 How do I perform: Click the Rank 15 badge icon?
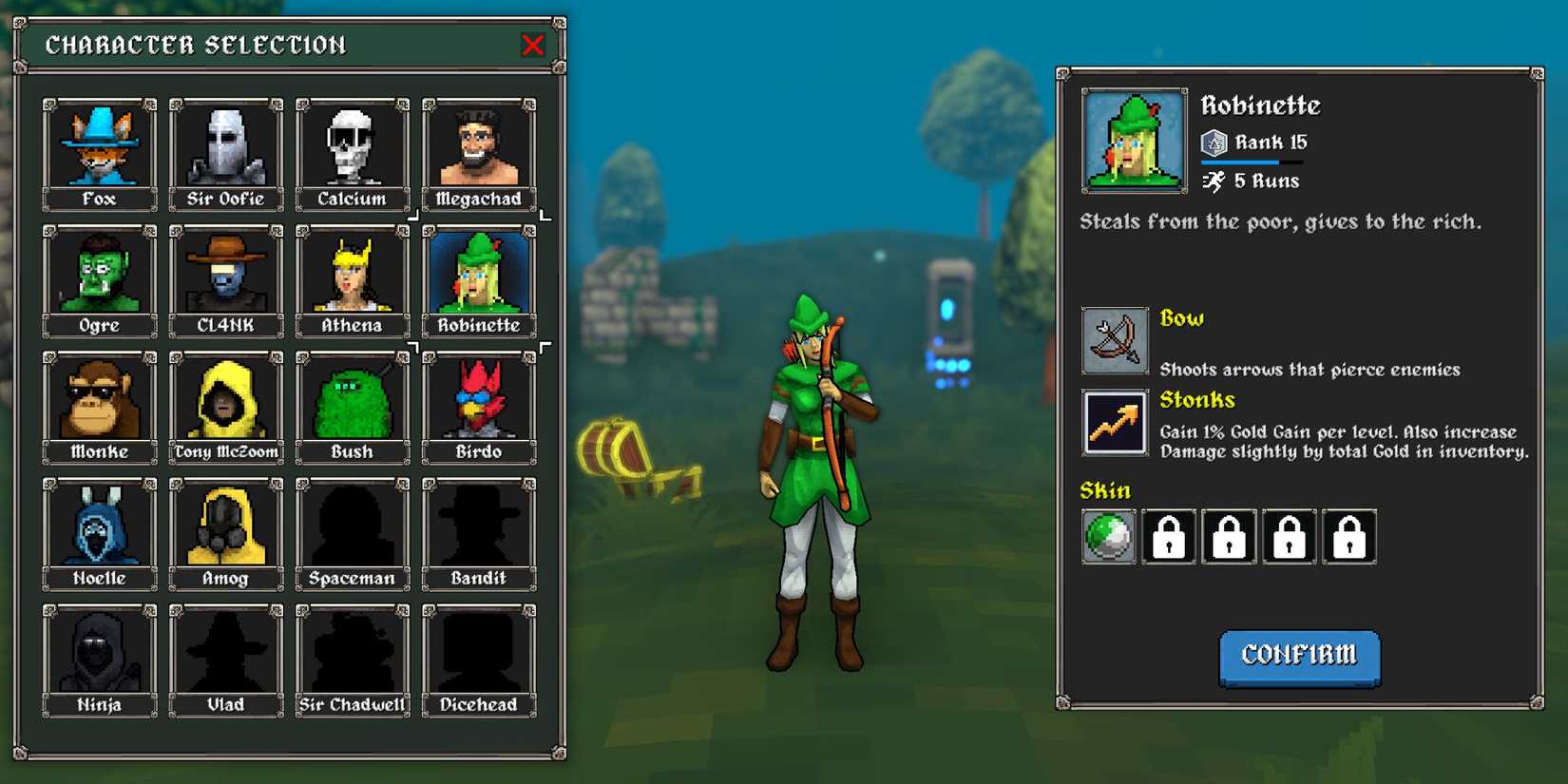point(1214,142)
